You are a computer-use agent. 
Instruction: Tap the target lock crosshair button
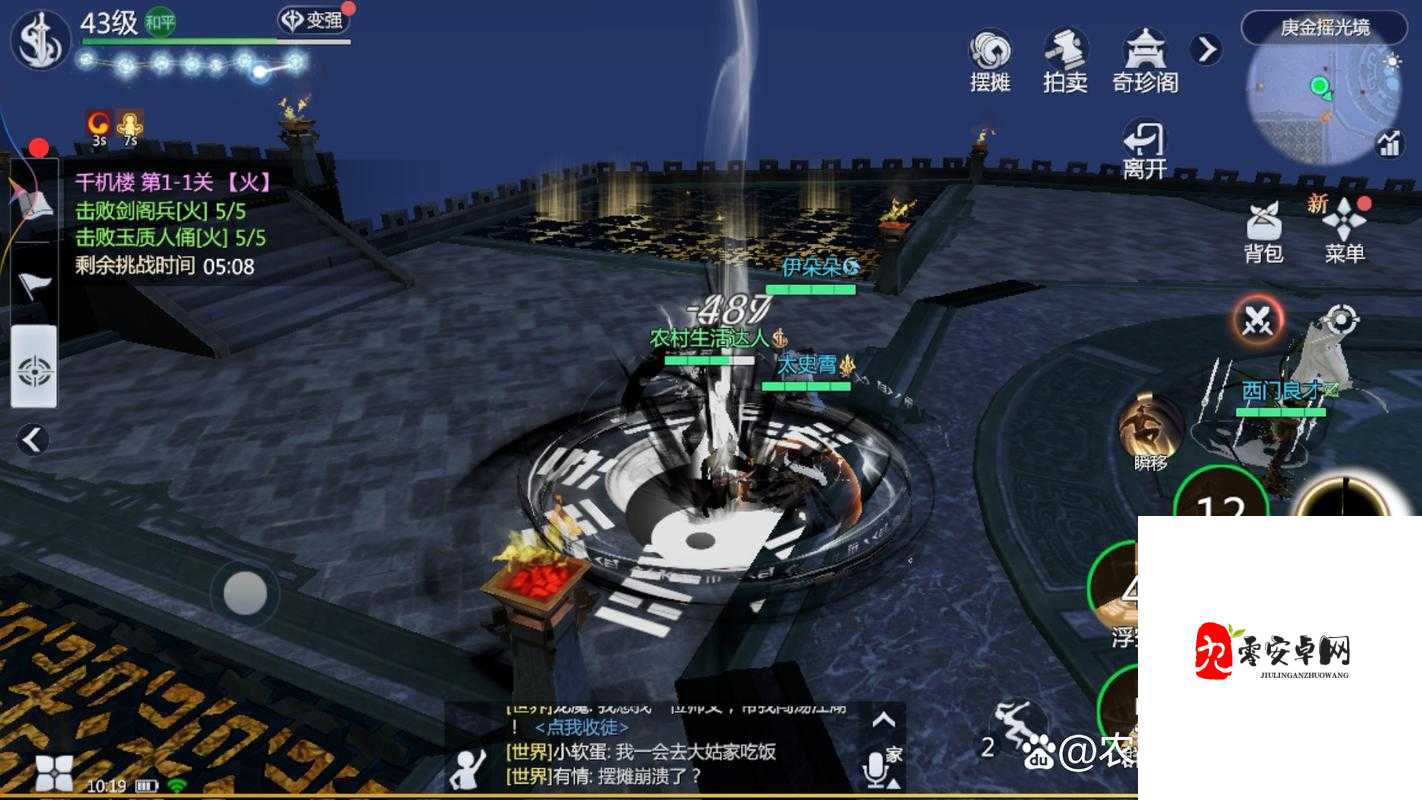coord(1340,321)
